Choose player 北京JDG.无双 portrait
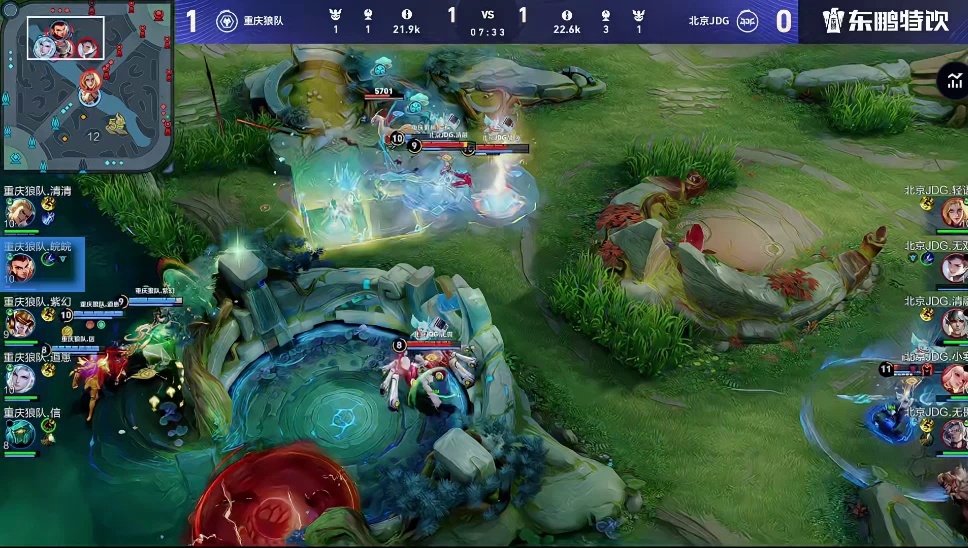The width and height of the screenshot is (968, 548). 953,268
